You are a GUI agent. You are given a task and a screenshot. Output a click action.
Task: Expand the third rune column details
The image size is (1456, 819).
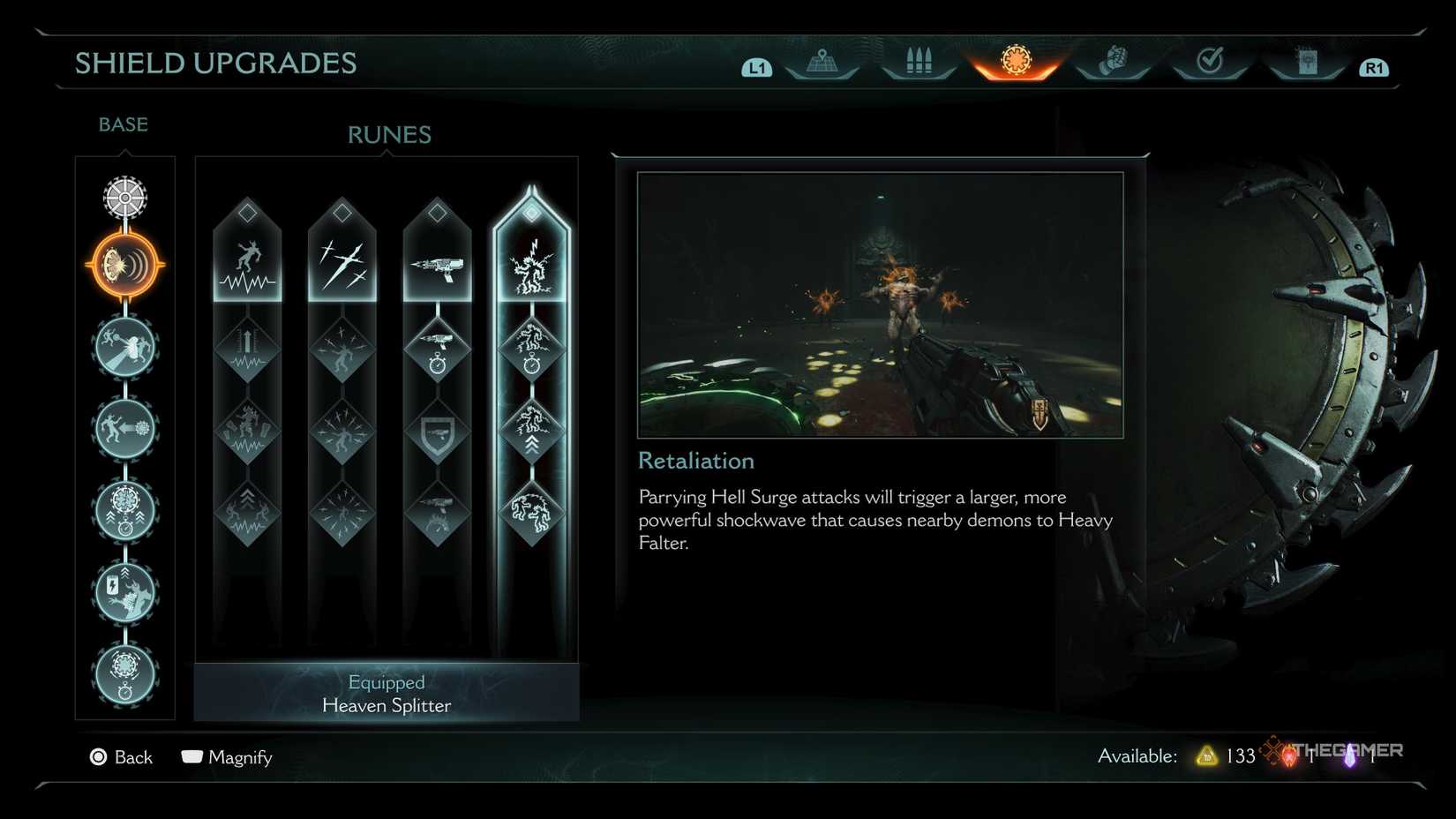click(437, 210)
